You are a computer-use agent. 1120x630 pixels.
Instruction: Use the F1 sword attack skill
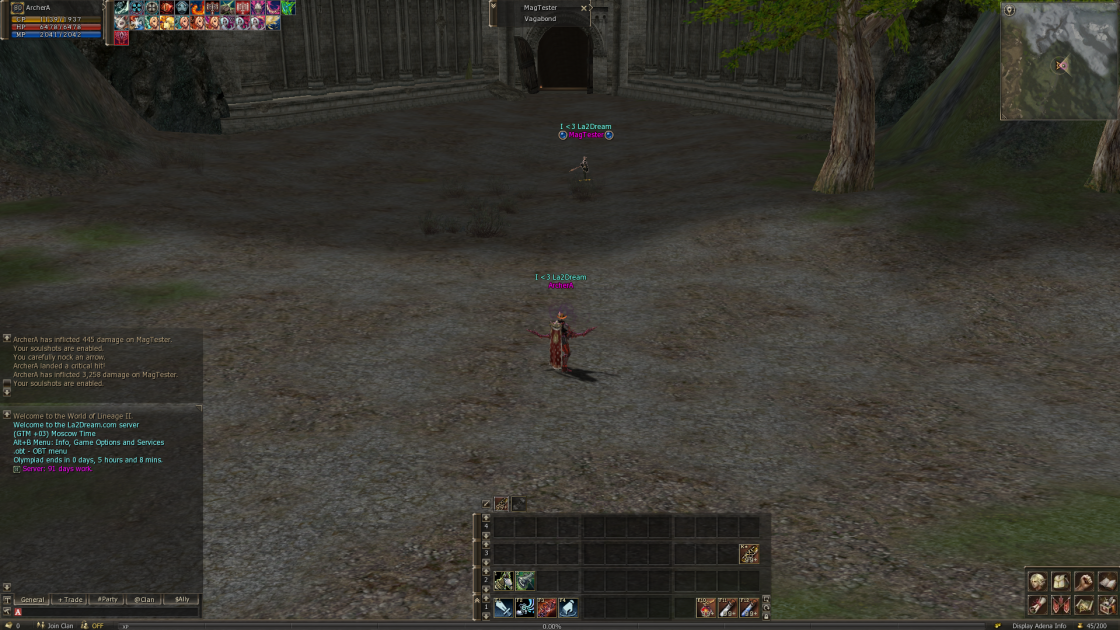pyautogui.click(x=503, y=607)
